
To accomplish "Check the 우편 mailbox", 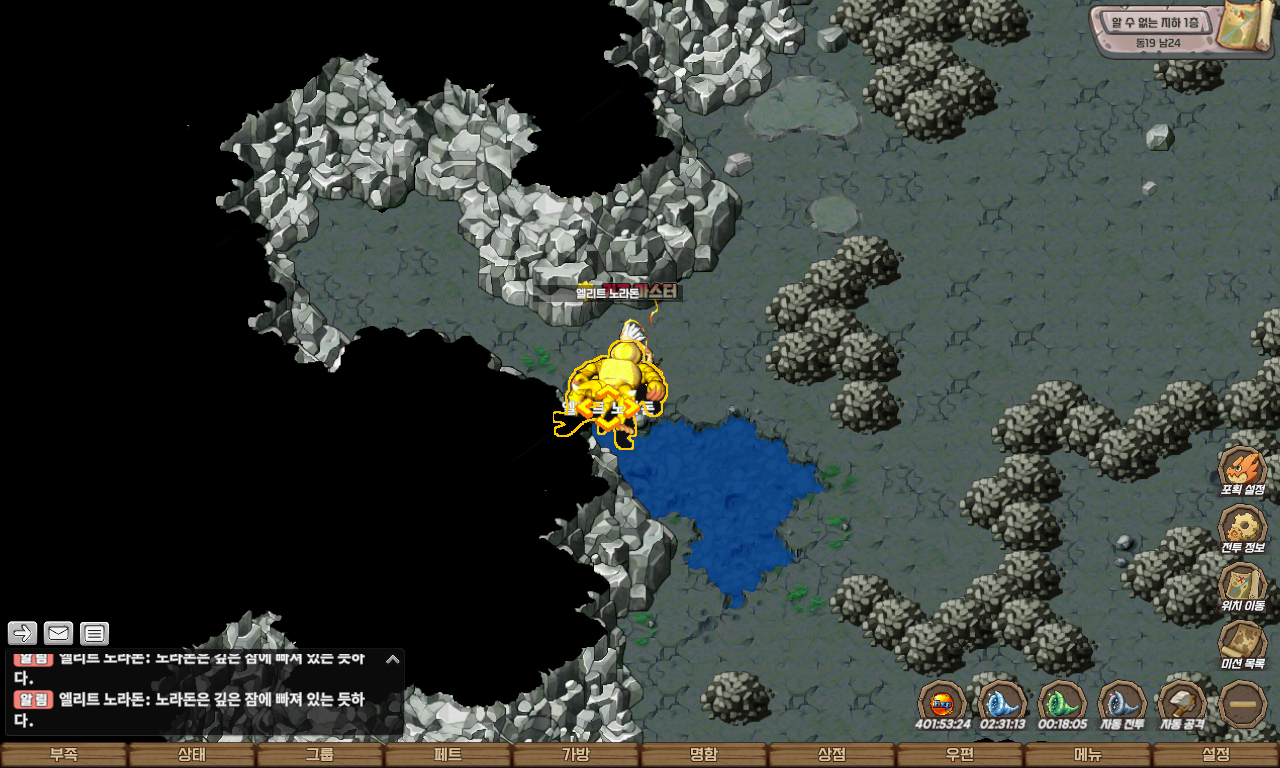I will (960, 755).
